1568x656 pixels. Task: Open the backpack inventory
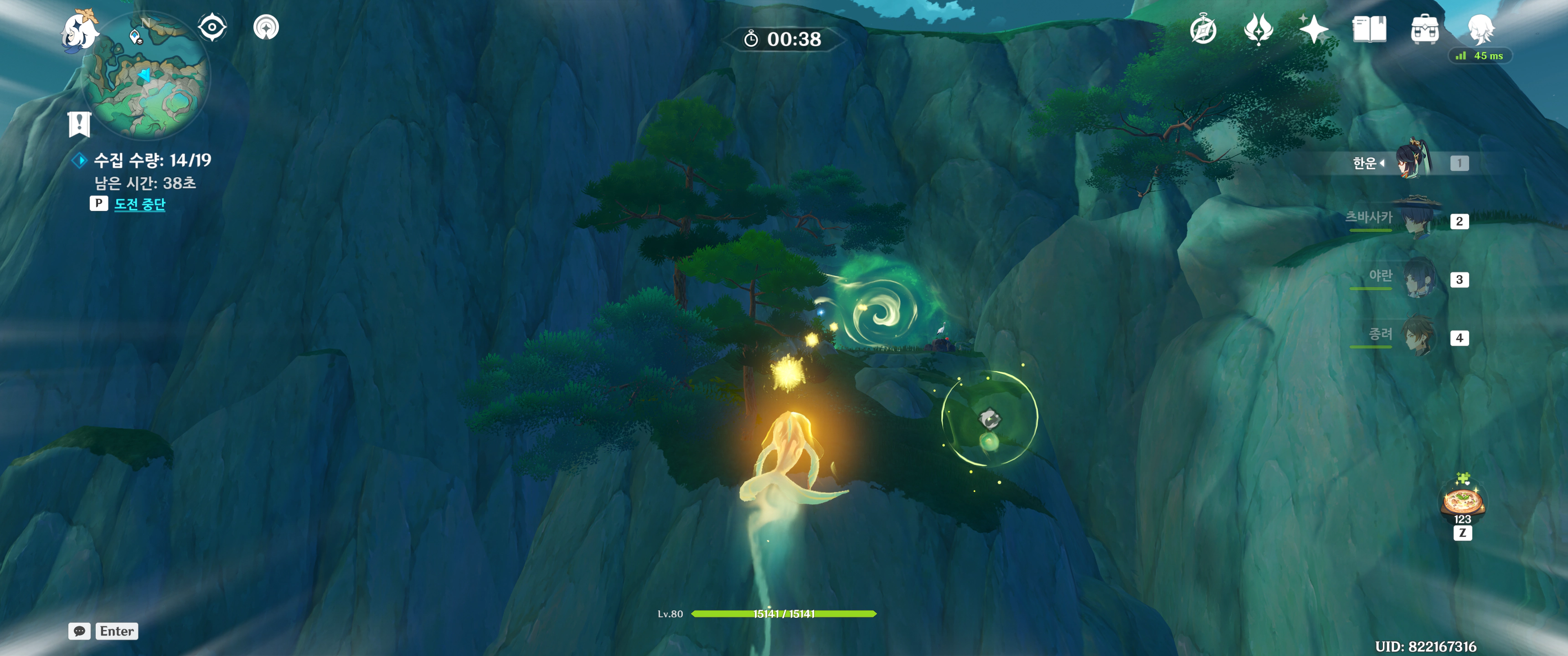pyautogui.click(x=1424, y=29)
